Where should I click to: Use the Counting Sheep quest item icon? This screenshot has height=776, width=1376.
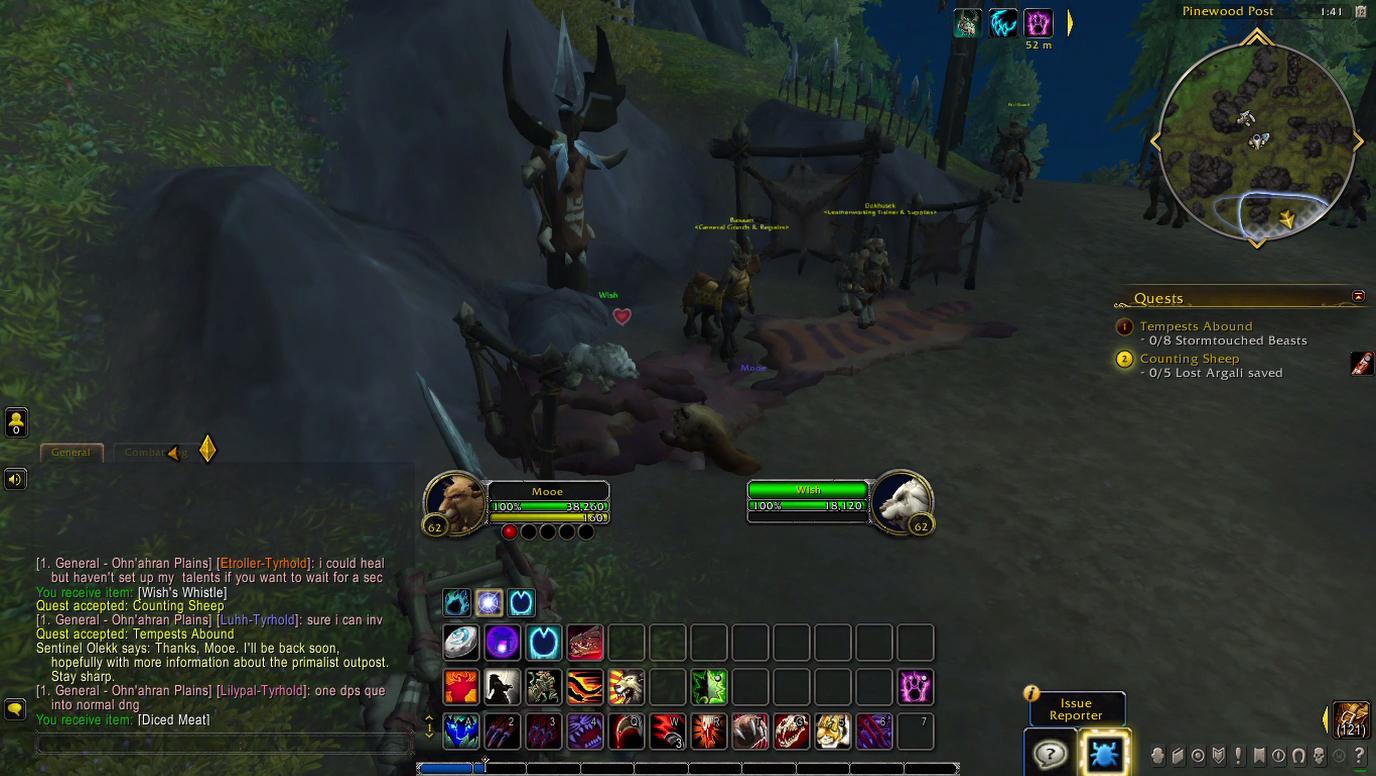1361,364
